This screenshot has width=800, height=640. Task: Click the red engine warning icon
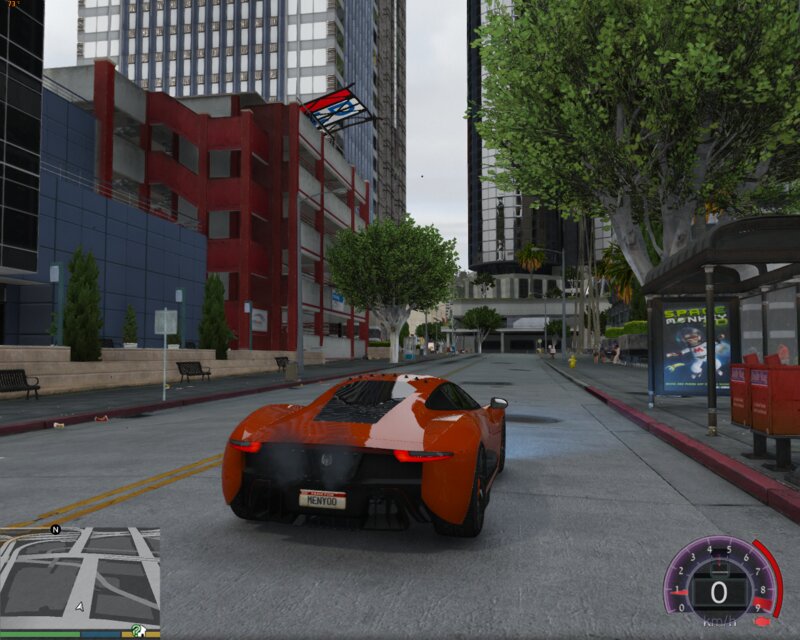[761, 622]
